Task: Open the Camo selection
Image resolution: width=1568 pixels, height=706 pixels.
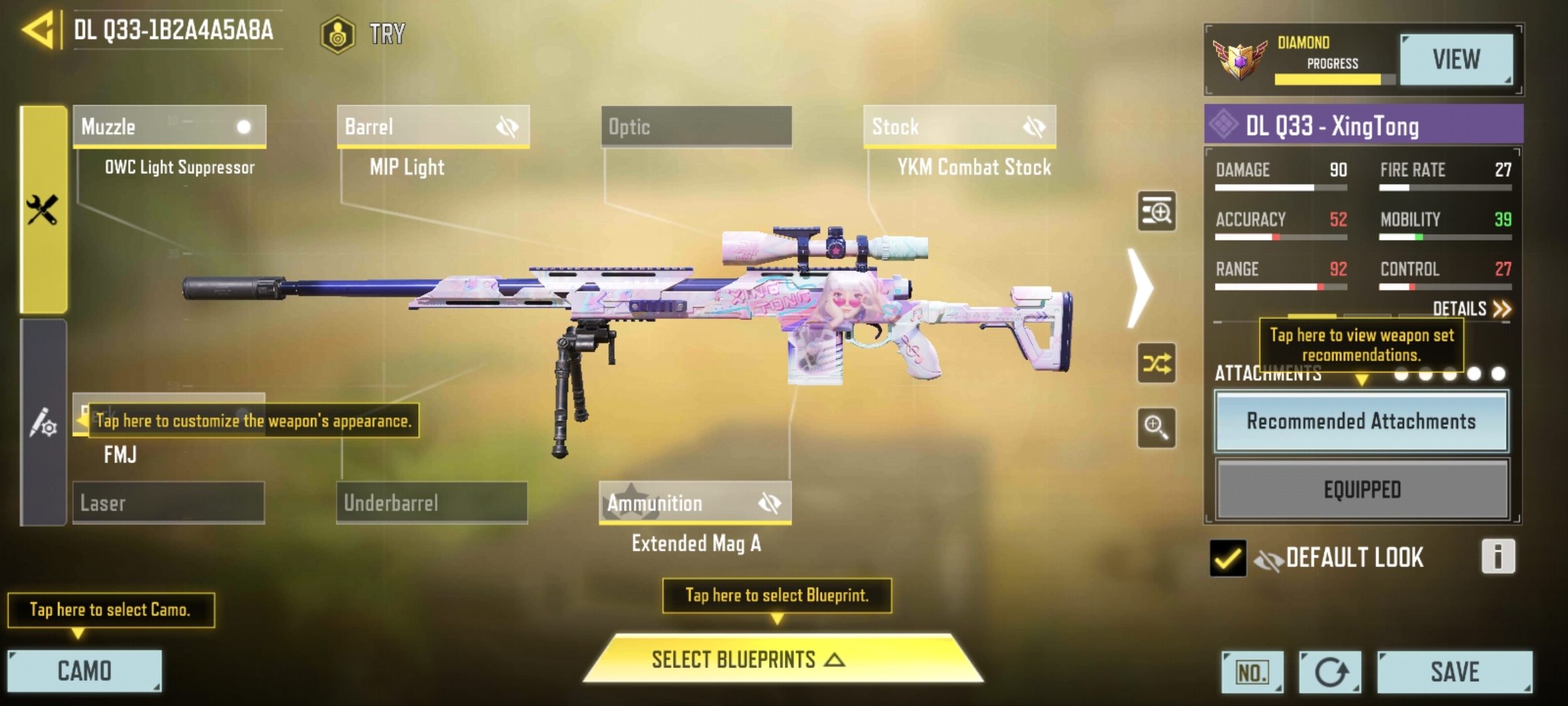Action: 84,671
